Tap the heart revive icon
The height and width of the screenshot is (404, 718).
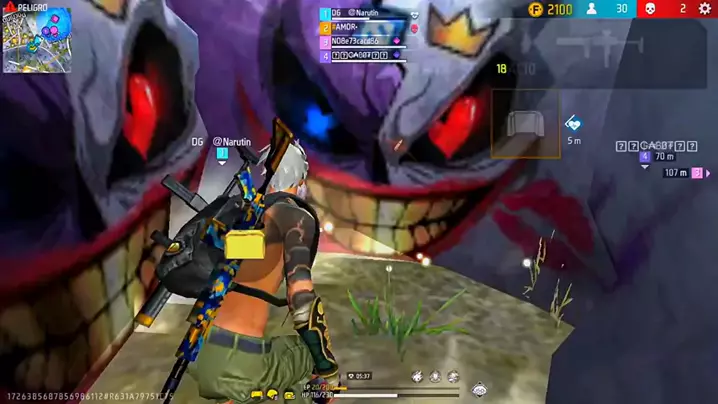573,123
